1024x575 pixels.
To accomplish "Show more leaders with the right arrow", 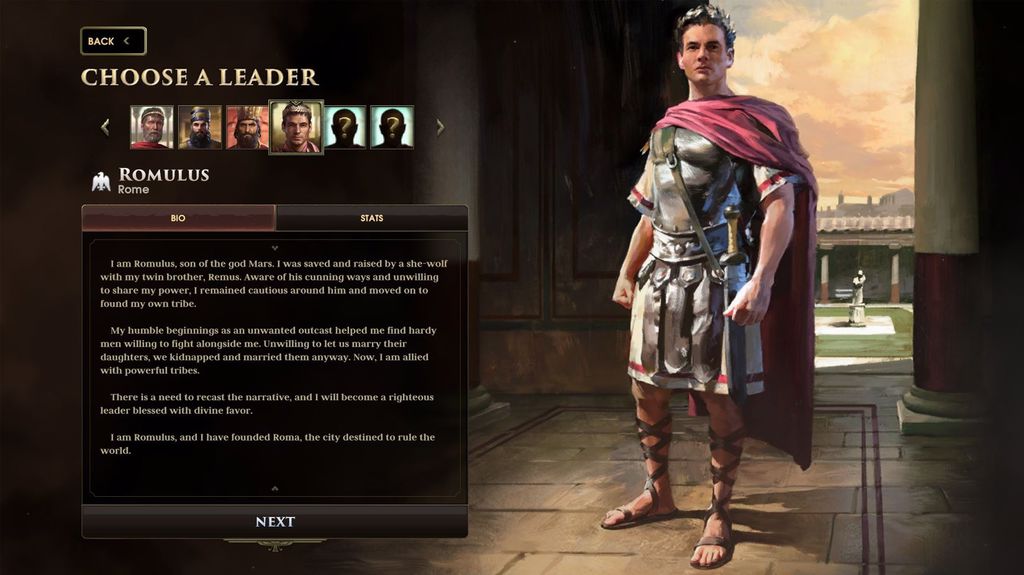I will 440,127.
